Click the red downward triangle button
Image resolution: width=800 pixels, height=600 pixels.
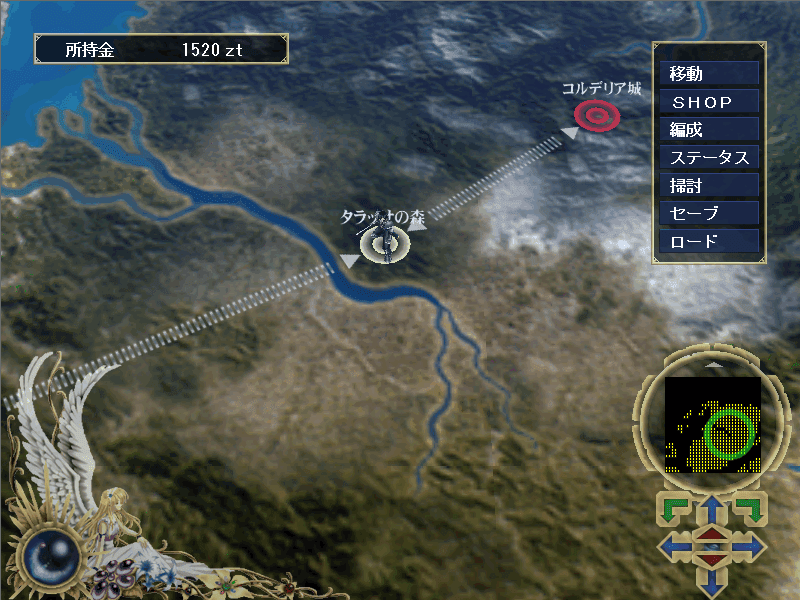pyautogui.click(x=711, y=559)
